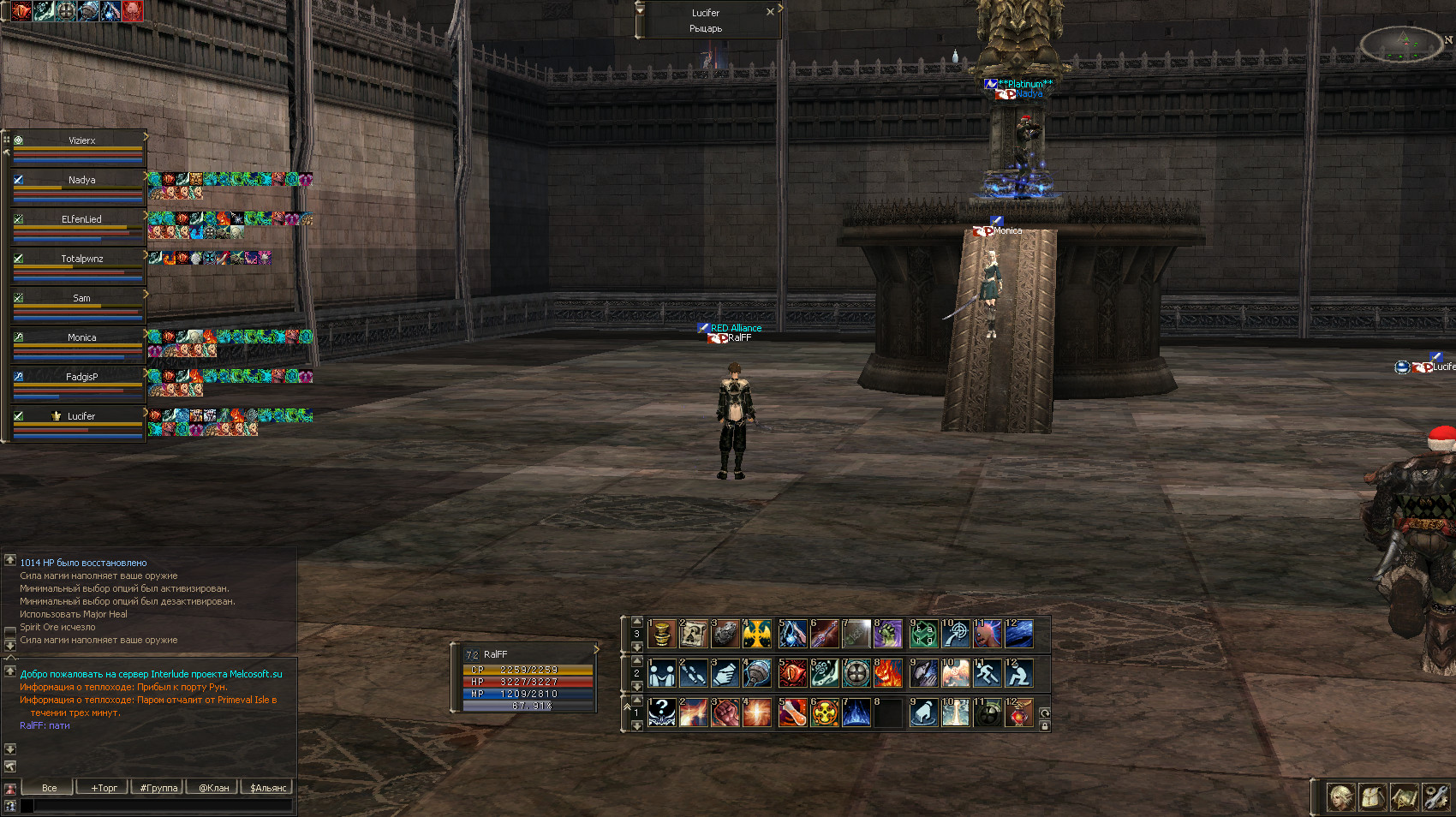Open the character status portrait button
This screenshot has width=1456, height=817.
pos(1340,797)
